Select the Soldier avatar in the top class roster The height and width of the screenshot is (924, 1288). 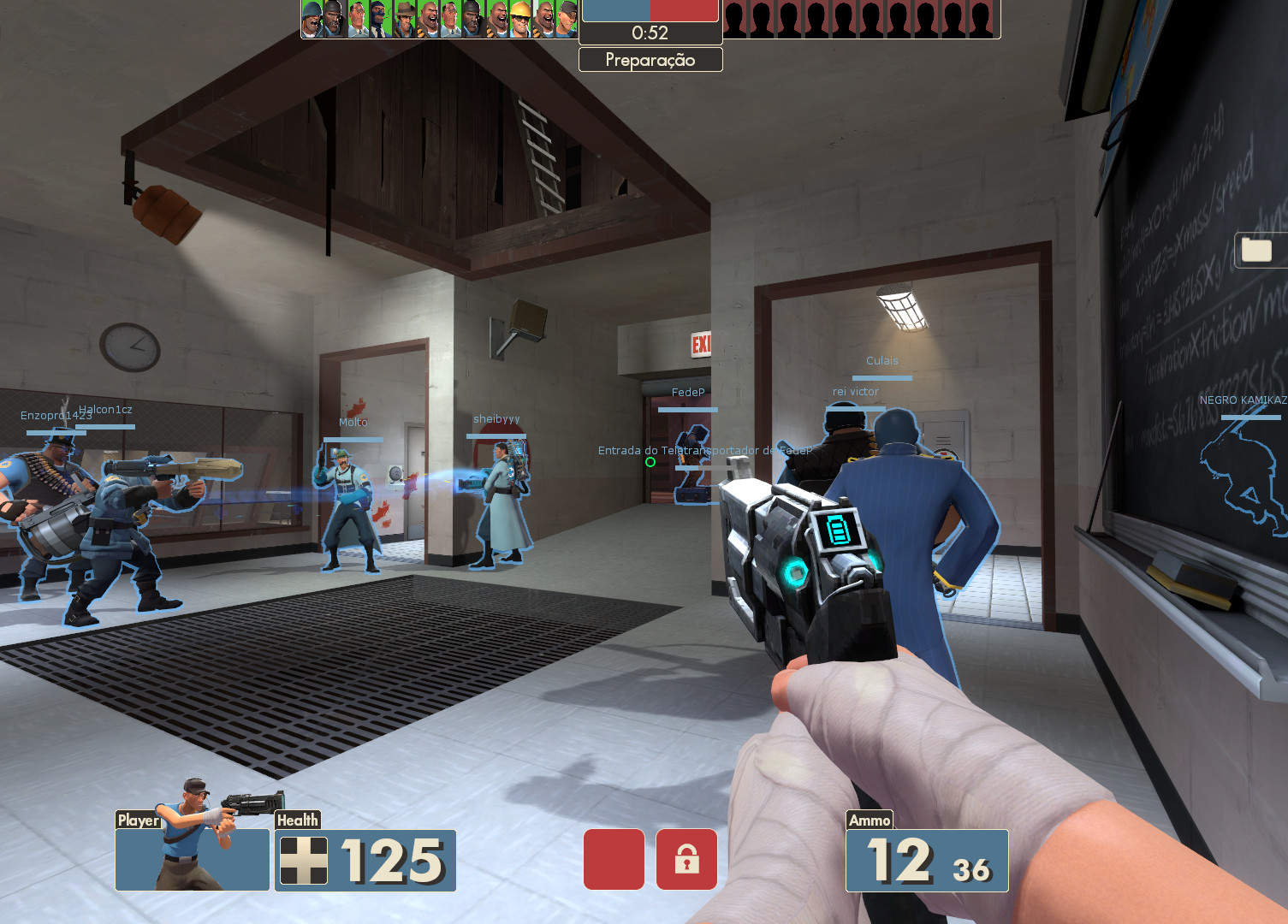click(310, 17)
